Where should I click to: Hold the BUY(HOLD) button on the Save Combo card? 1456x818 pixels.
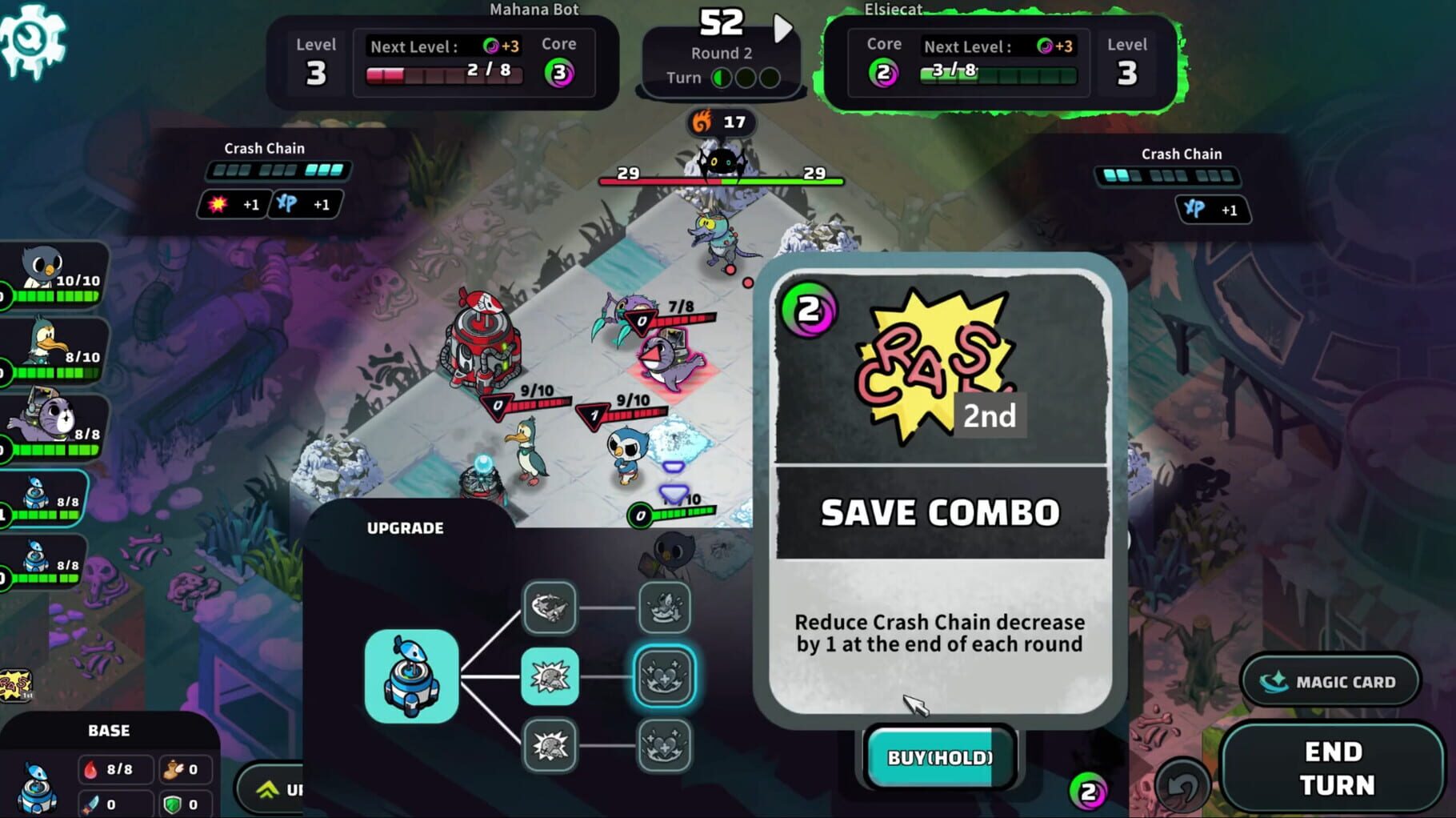[941, 756]
